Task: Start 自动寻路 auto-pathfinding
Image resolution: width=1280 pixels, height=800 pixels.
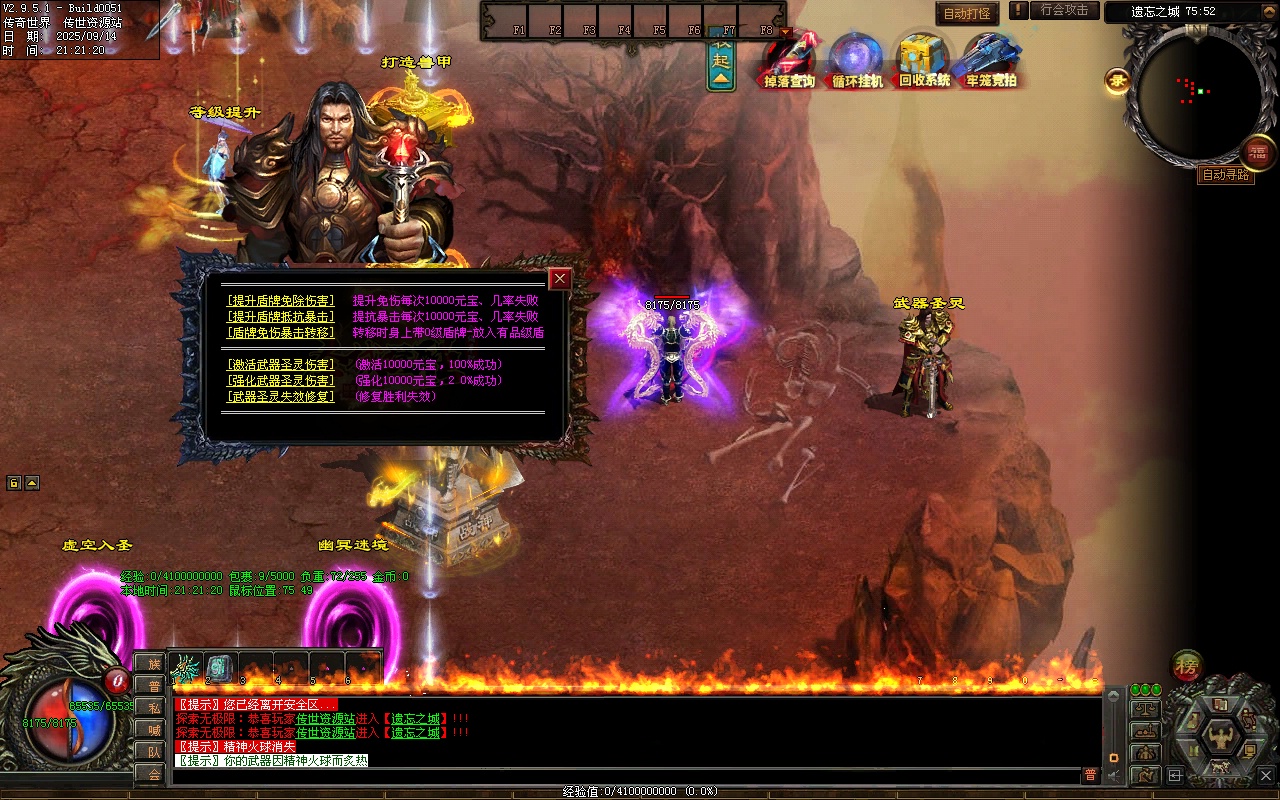Action: coord(1225,175)
